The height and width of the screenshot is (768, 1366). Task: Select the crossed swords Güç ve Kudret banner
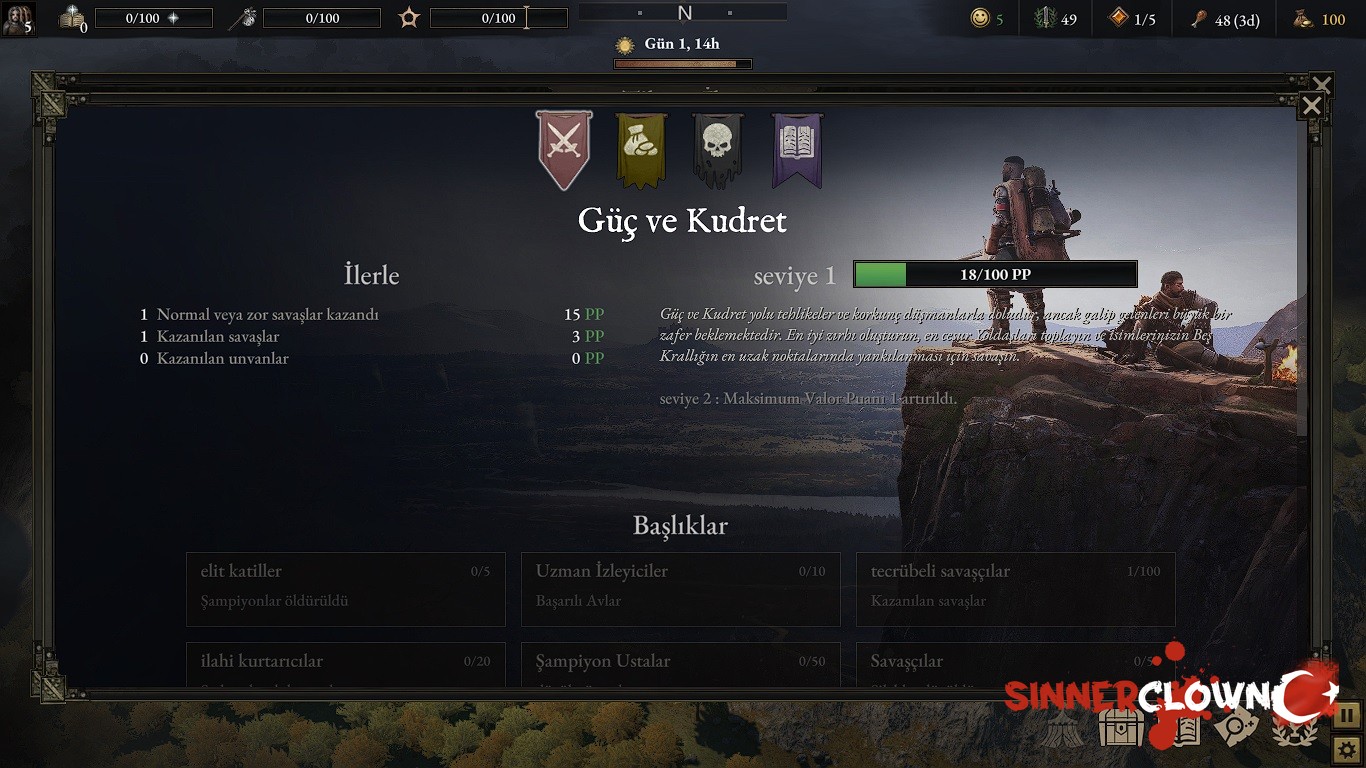click(564, 149)
